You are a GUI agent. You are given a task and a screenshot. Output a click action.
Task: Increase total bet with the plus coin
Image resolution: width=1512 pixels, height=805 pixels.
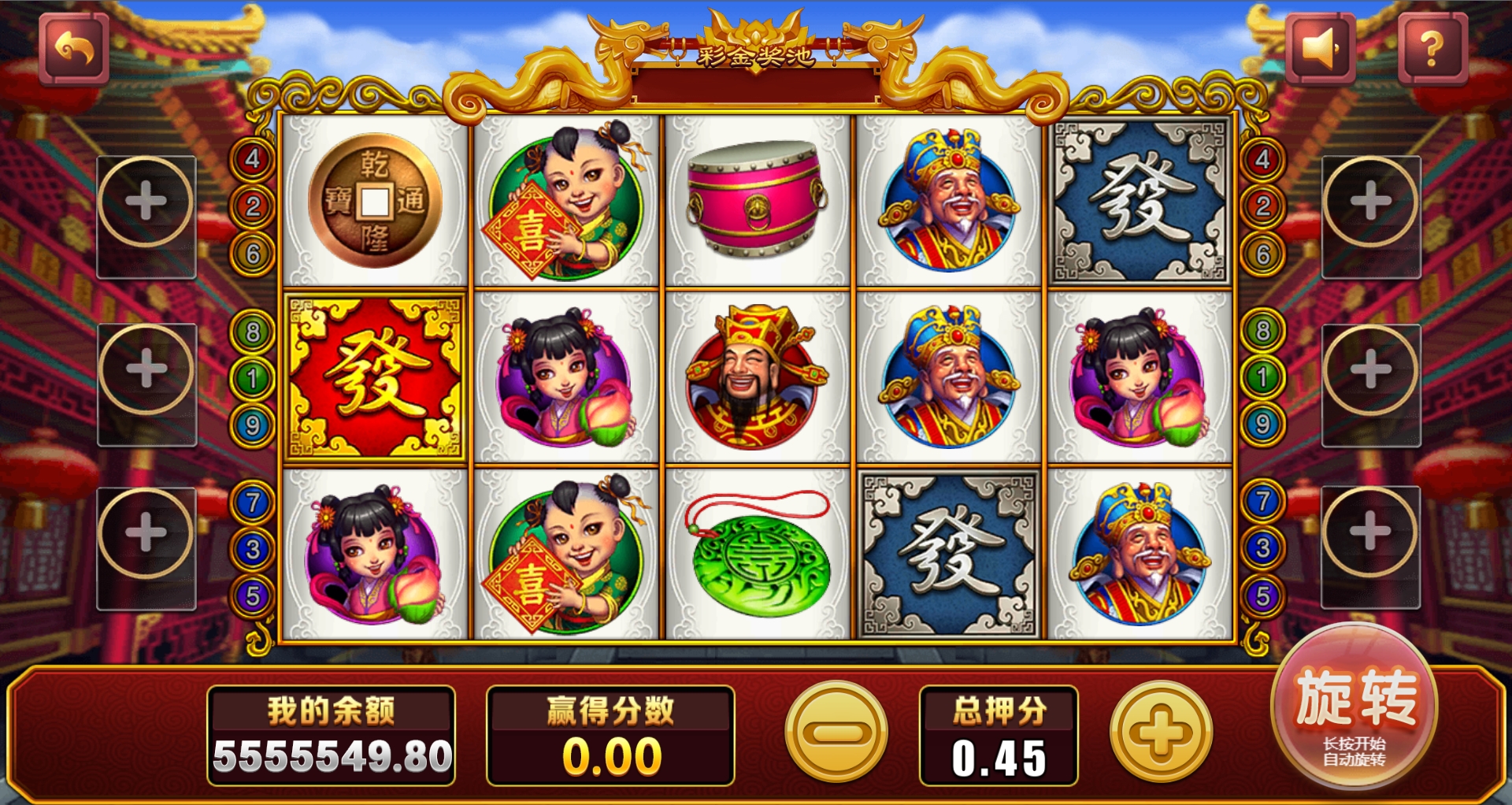pyautogui.click(x=1161, y=733)
